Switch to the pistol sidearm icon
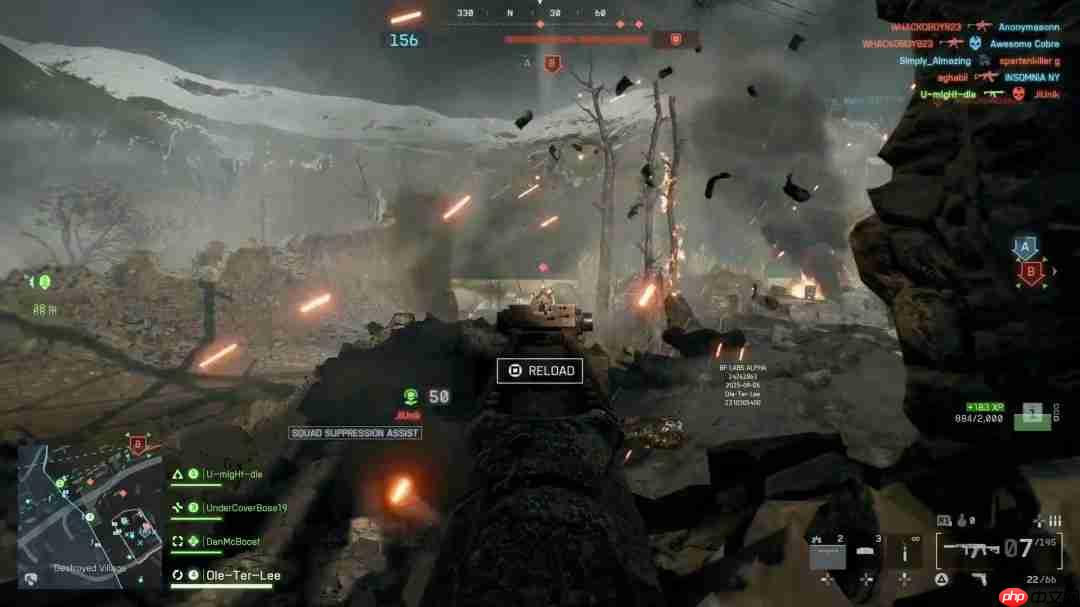Viewport: 1080px width, 607px height. pyautogui.click(x=982, y=579)
